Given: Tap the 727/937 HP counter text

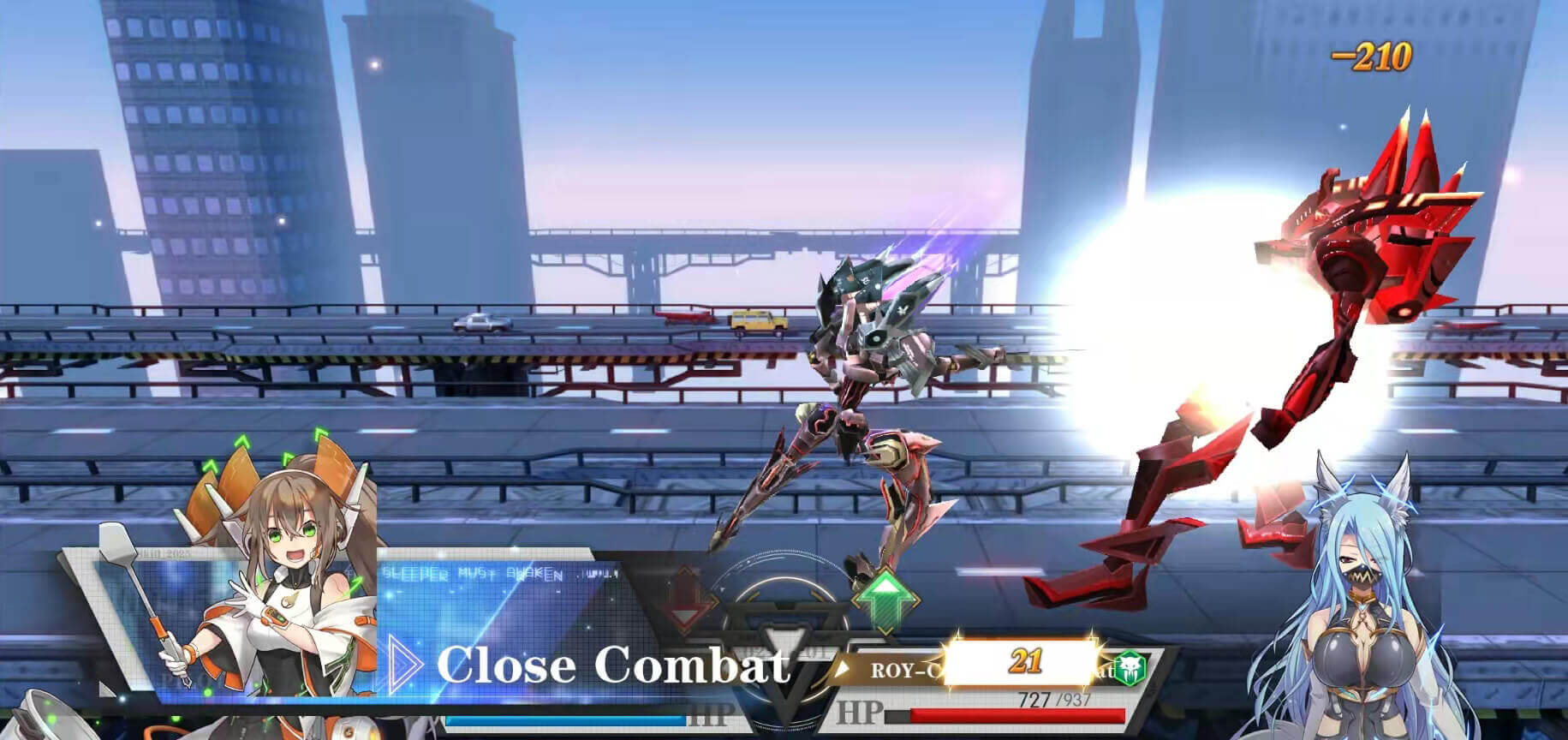Looking at the screenshot, I should [1055, 701].
